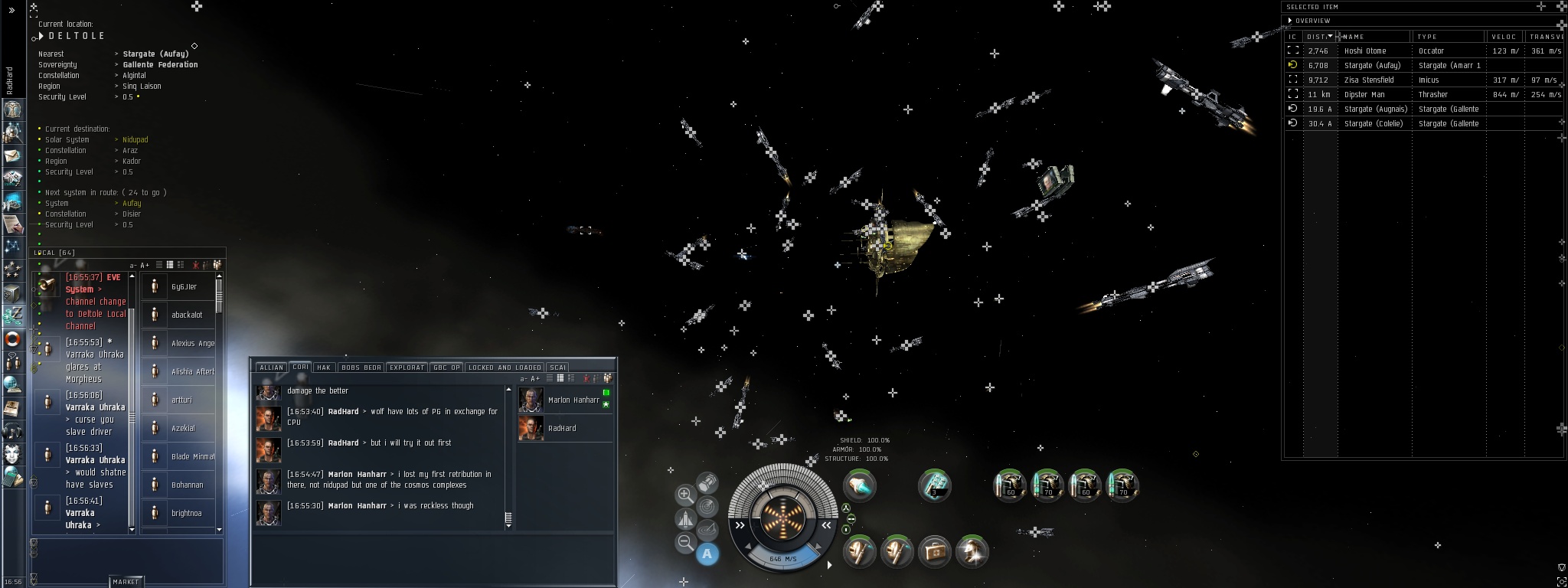Image resolution: width=1568 pixels, height=588 pixels.
Task: Select Marlon Hanharr in channel member list
Action: pos(573,400)
